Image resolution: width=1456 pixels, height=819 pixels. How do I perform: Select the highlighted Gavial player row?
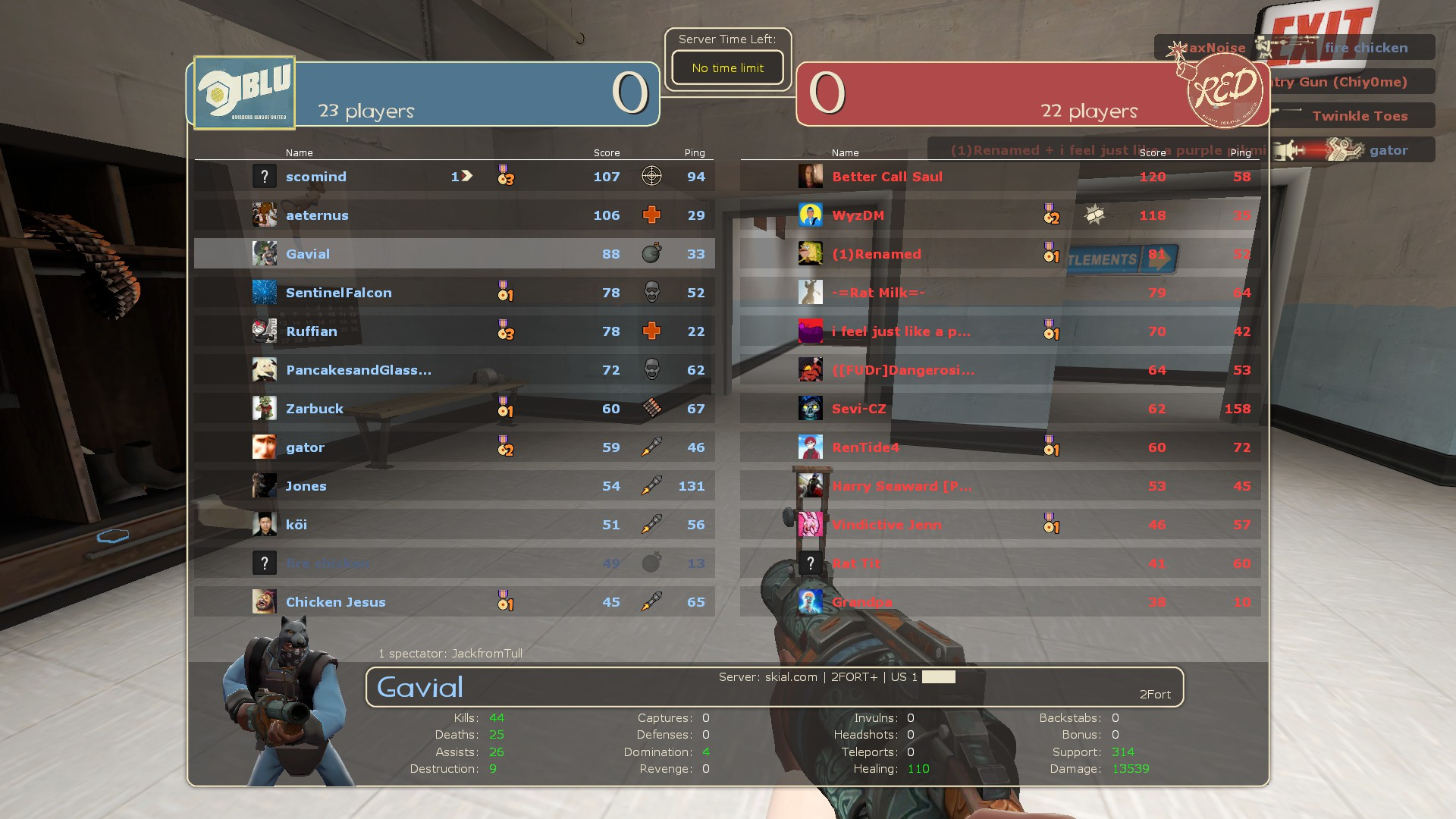click(453, 254)
